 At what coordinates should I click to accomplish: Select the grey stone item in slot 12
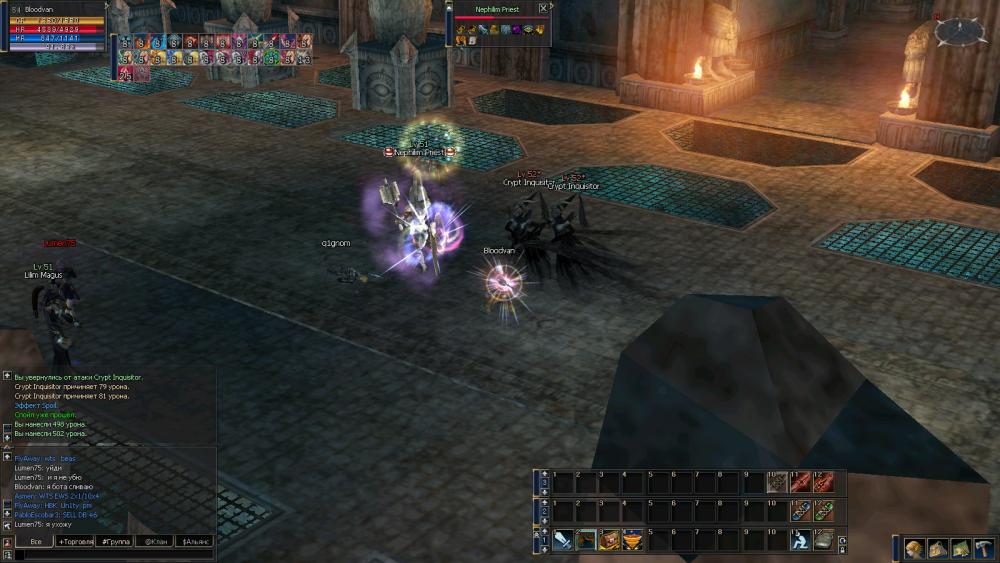tap(823, 540)
